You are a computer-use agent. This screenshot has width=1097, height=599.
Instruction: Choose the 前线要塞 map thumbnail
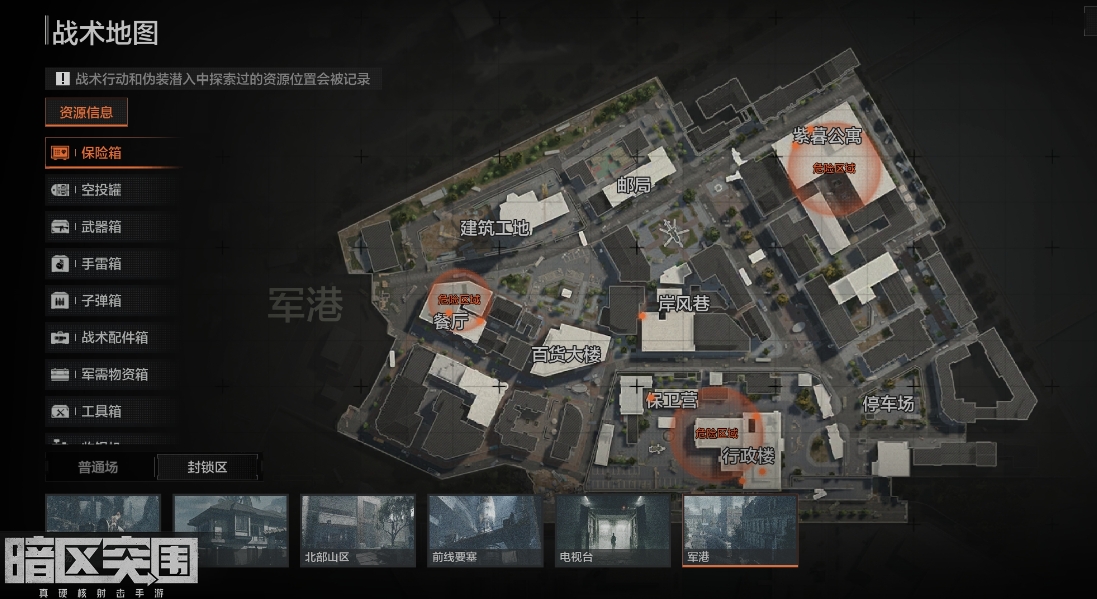(x=485, y=530)
